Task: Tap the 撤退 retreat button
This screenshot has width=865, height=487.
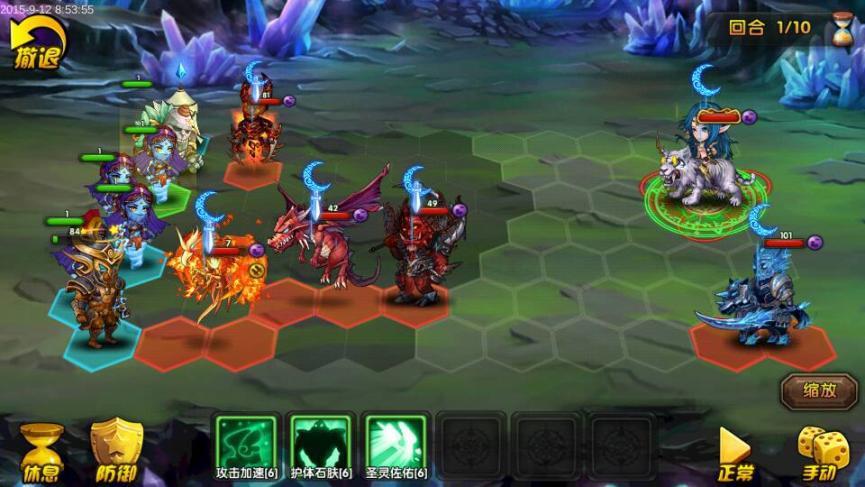Action: tap(37, 45)
